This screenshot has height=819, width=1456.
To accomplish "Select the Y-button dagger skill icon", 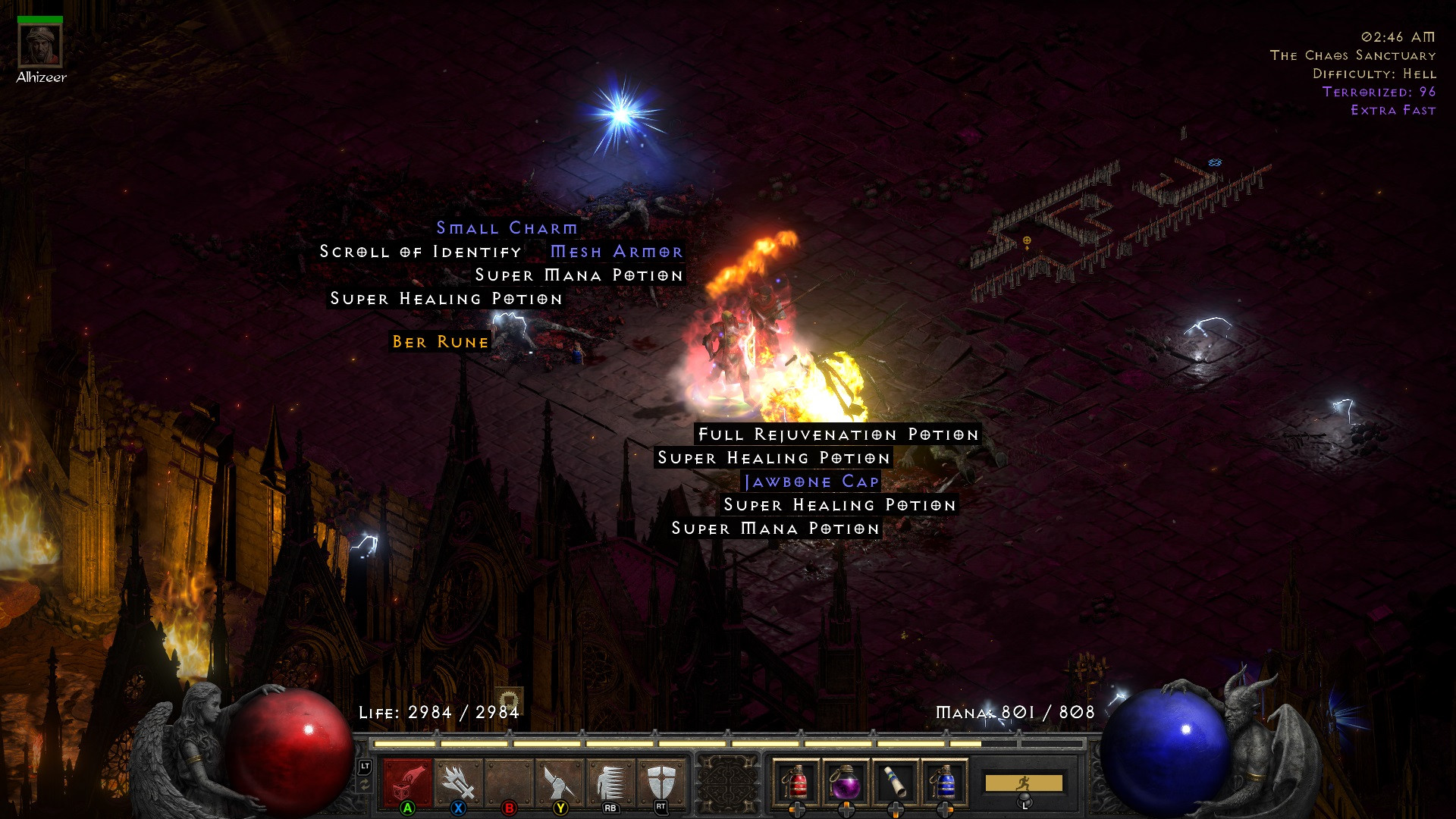I will point(558,783).
